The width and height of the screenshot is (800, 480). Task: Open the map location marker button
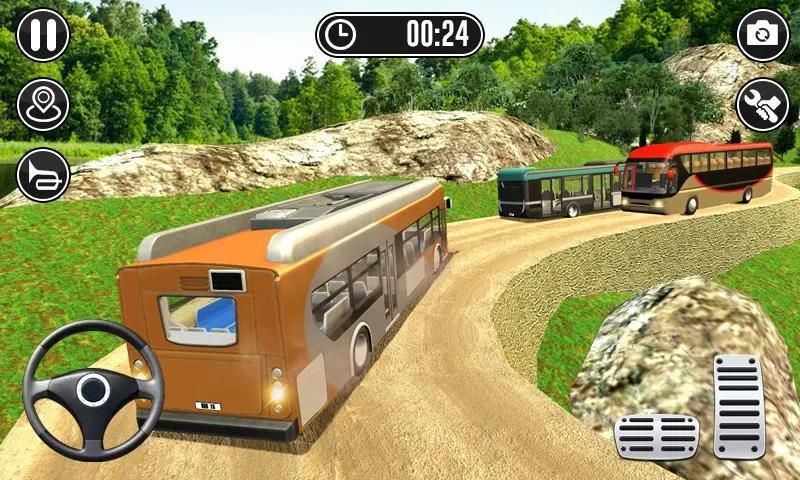[x=43, y=105]
